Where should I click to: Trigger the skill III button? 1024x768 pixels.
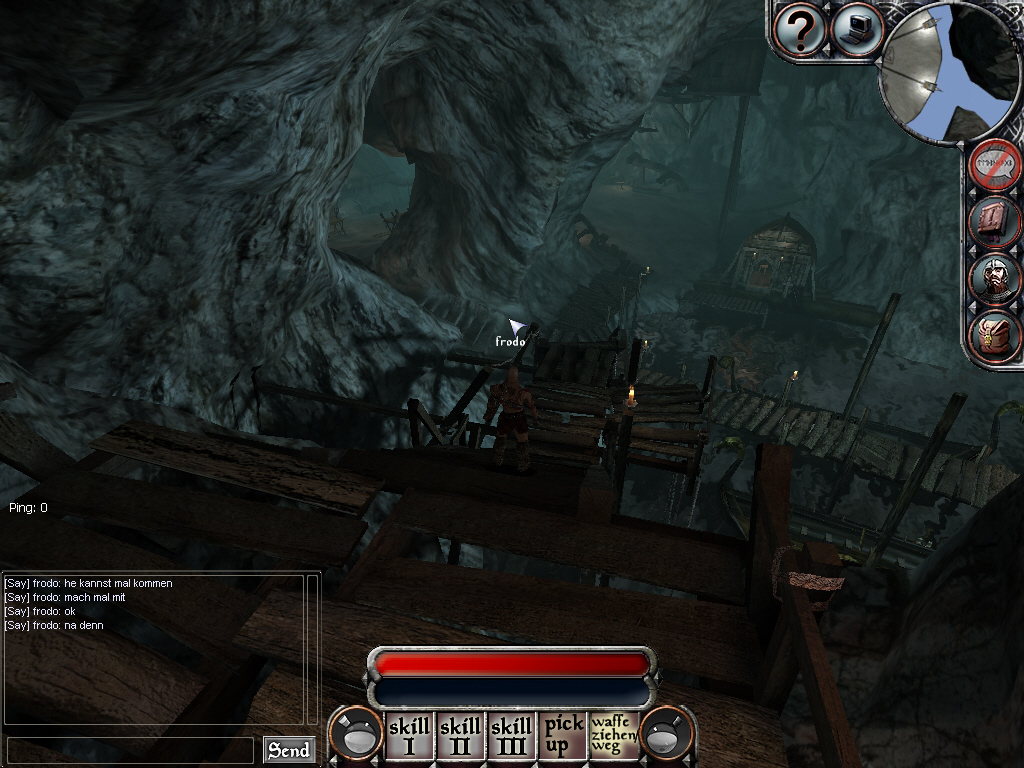pyautogui.click(x=511, y=736)
